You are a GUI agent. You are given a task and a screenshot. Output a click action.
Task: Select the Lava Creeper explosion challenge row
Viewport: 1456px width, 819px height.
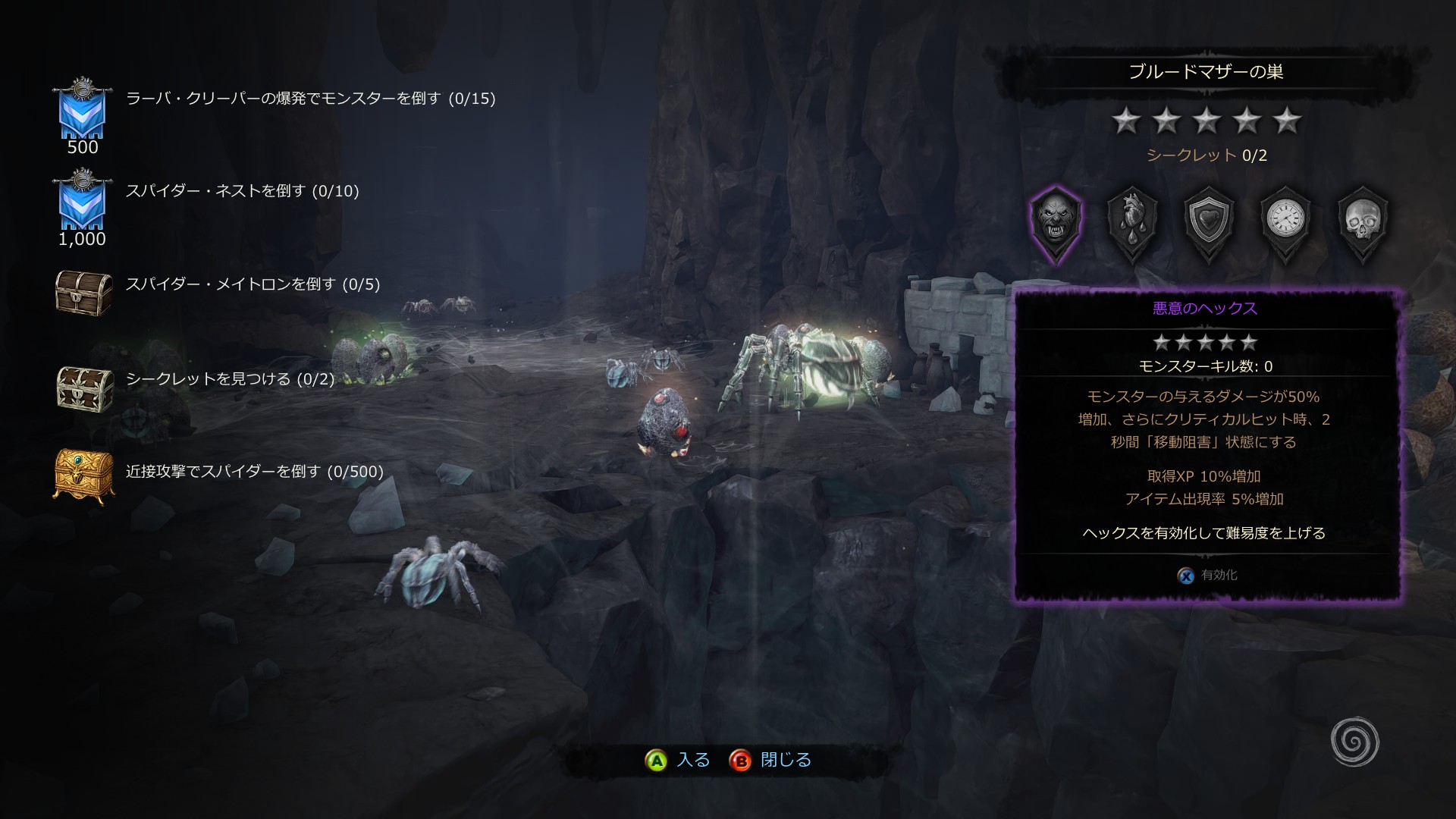(x=309, y=99)
